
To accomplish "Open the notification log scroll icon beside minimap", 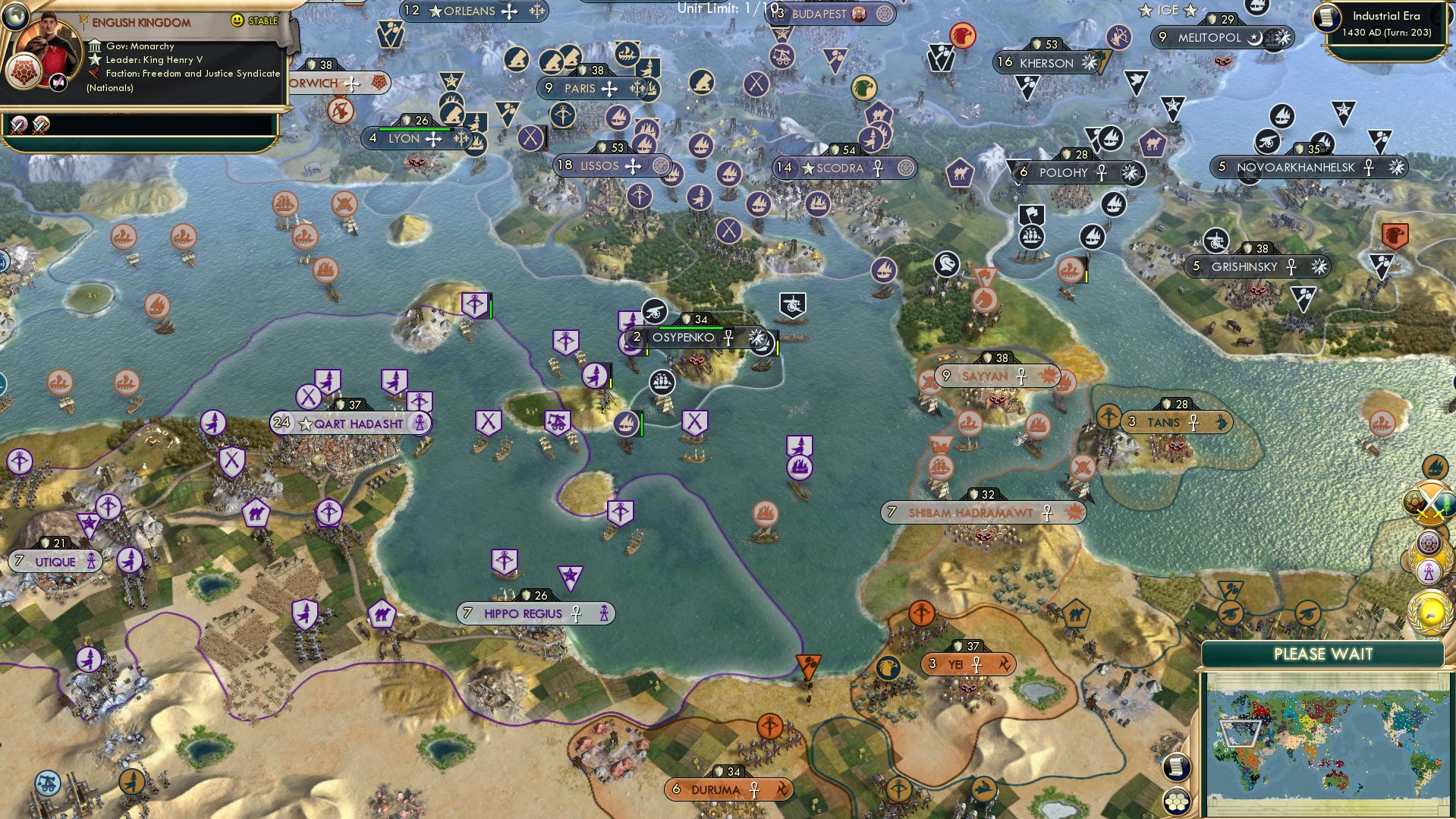I will tap(1176, 768).
